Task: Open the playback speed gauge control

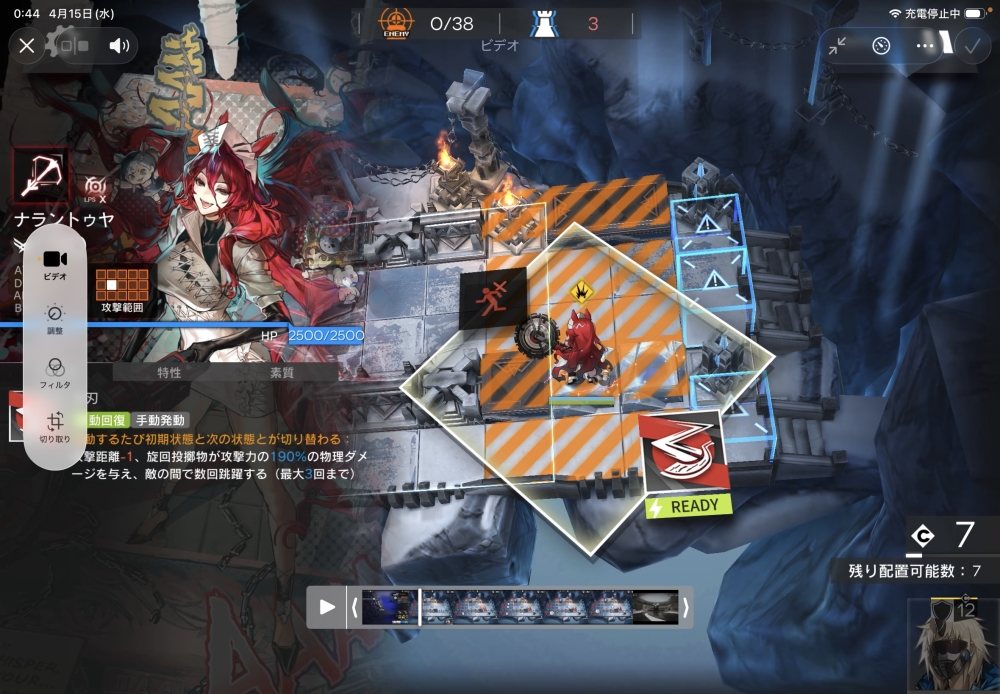Action: point(881,46)
